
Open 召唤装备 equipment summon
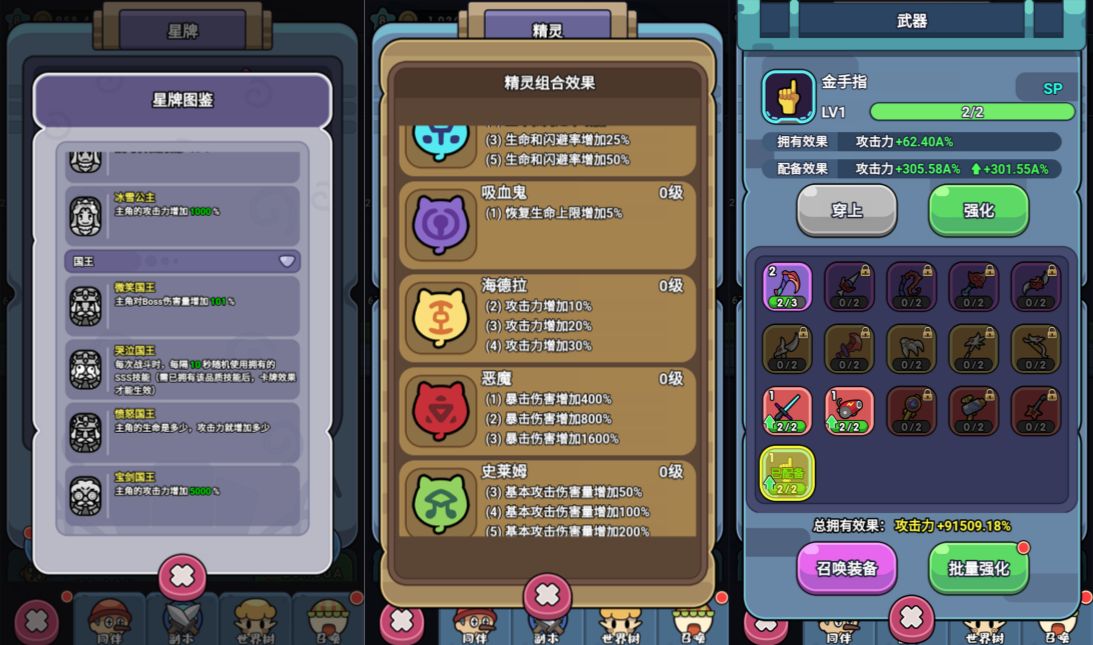(846, 568)
